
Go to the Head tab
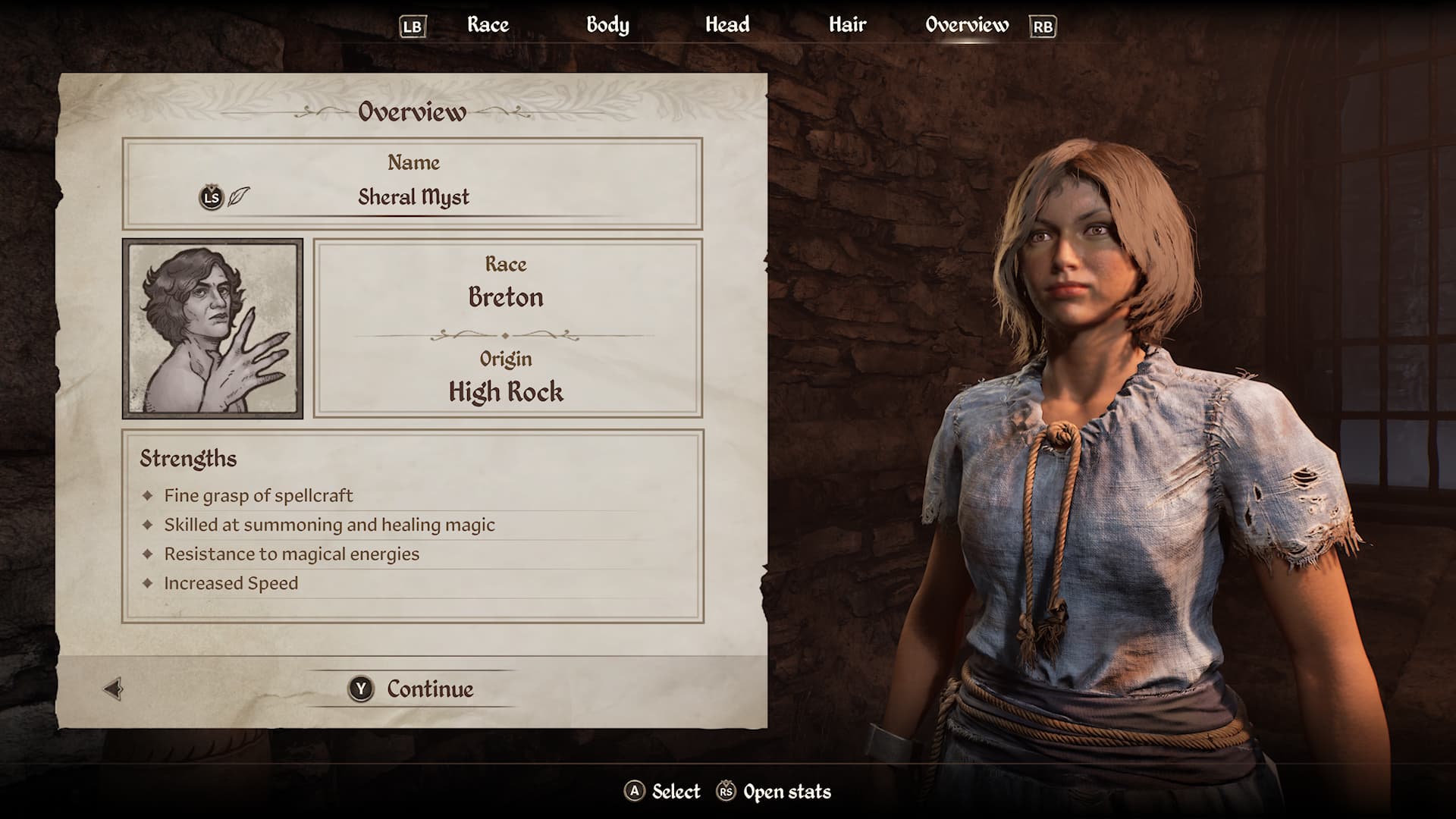pyautogui.click(x=727, y=25)
